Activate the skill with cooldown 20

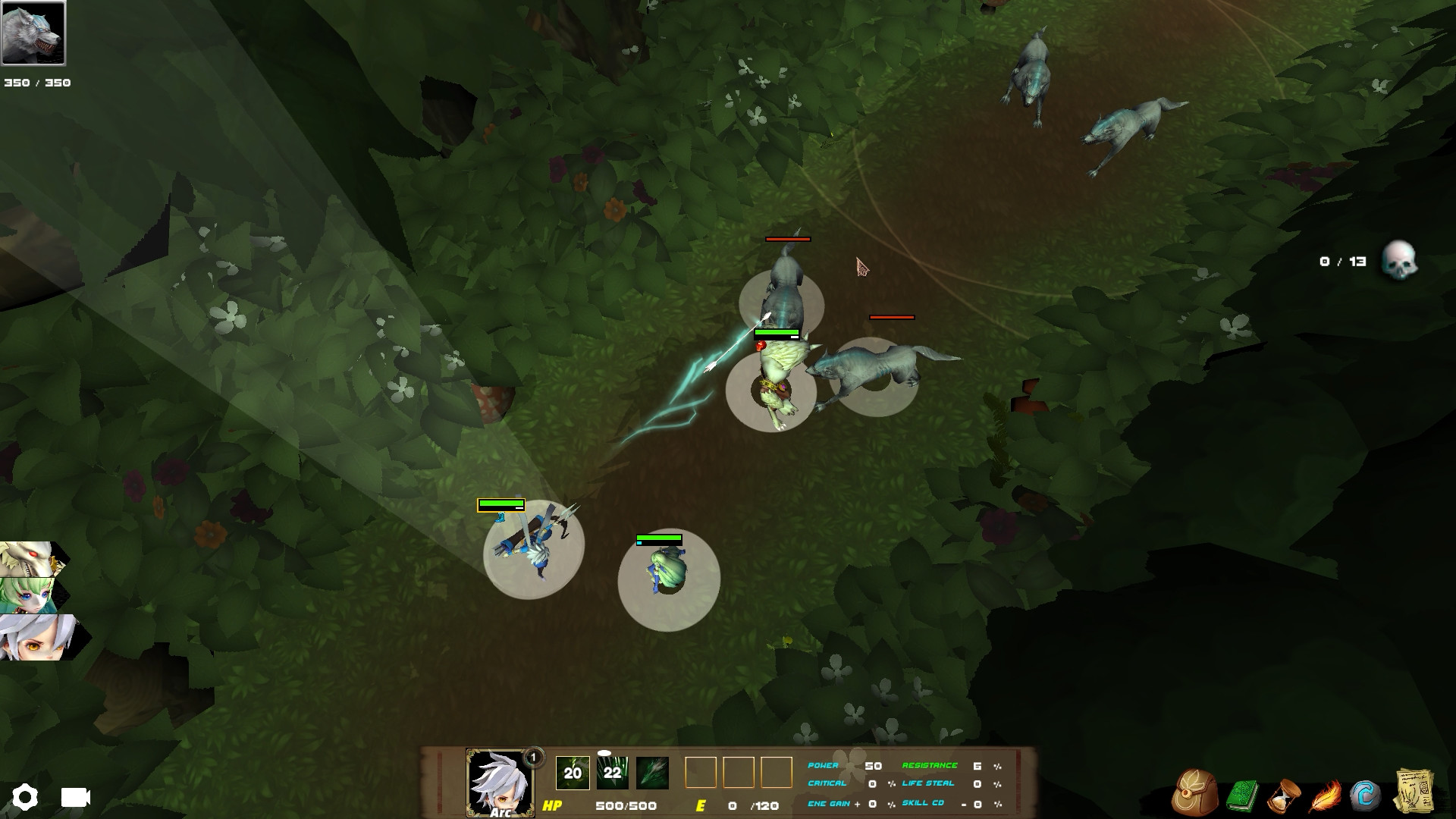pos(573,773)
